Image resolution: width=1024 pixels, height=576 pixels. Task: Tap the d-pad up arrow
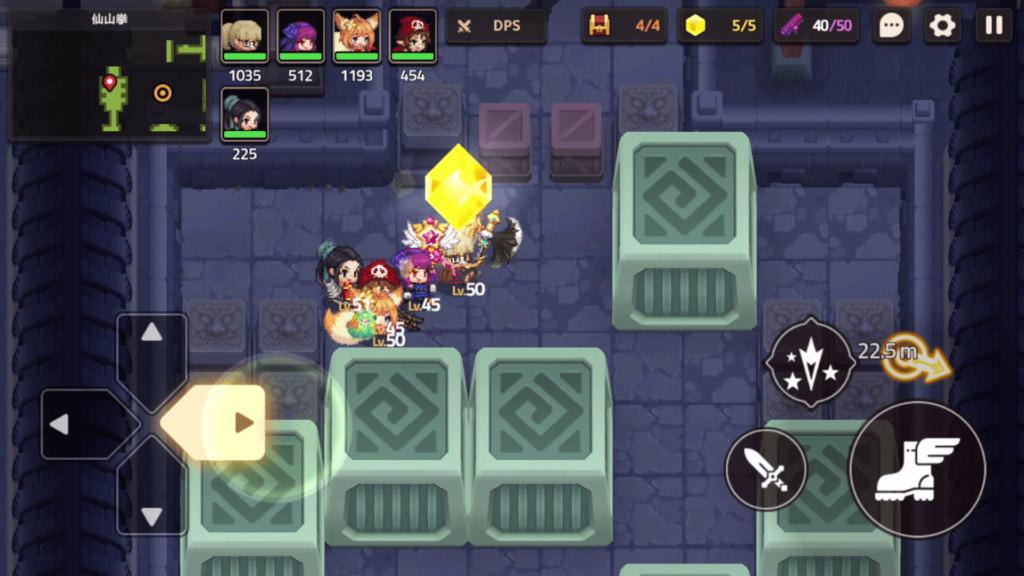click(152, 334)
